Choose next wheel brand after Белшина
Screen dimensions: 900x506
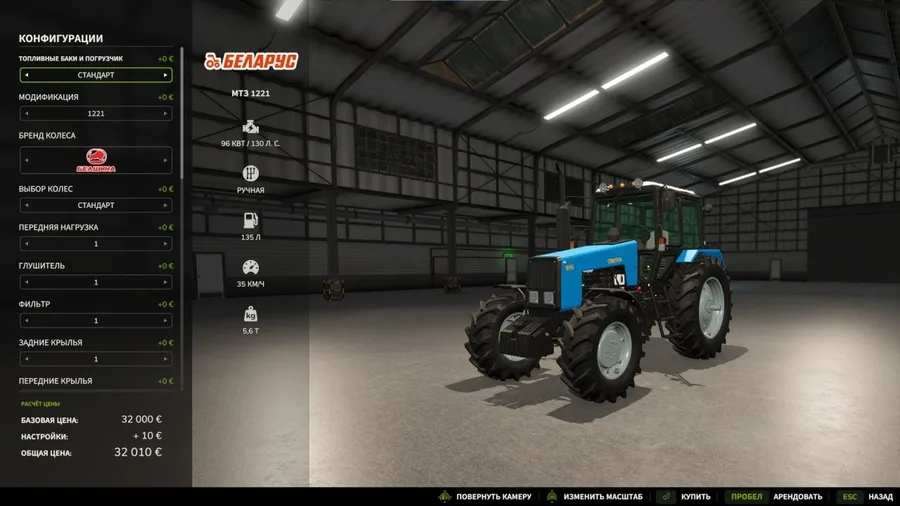click(165, 160)
